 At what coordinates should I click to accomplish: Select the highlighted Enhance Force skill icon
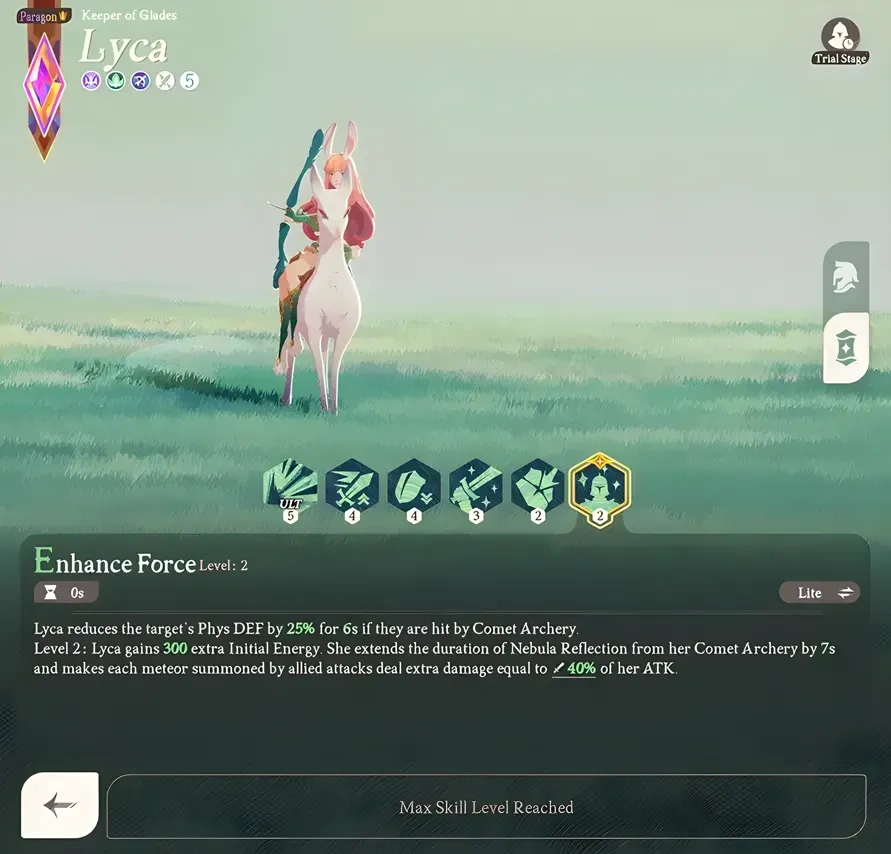click(599, 486)
